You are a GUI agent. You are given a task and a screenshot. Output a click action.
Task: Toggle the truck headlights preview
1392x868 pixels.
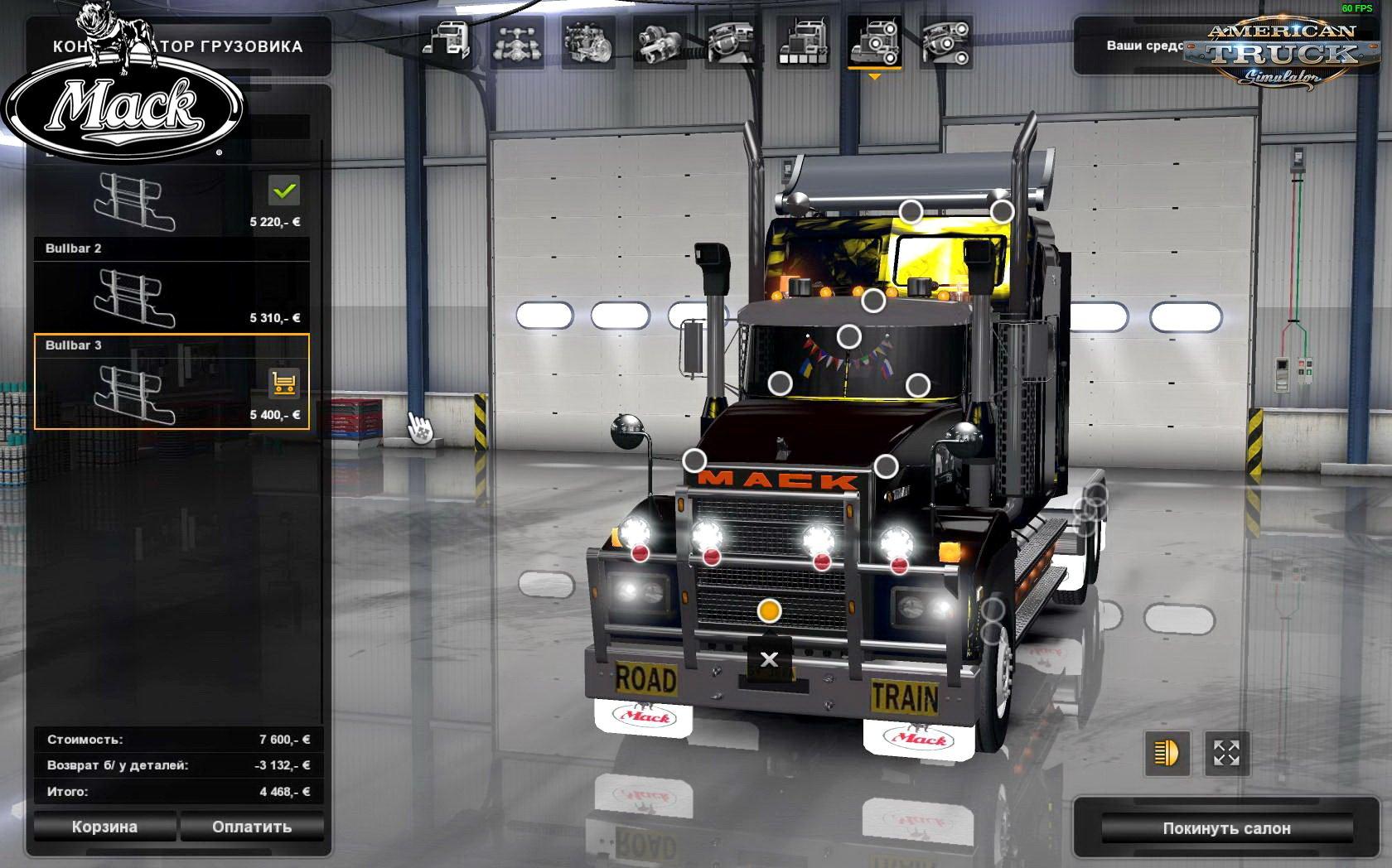tap(1167, 754)
